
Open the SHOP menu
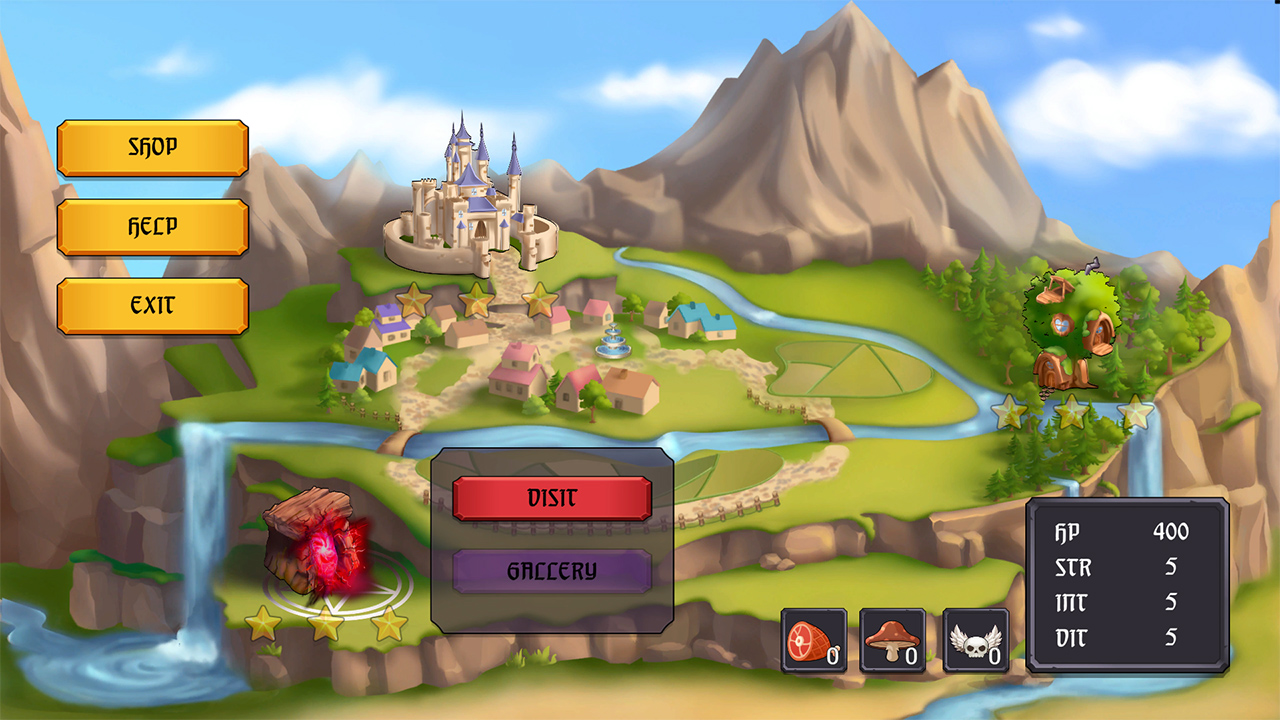(x=151, y=148)
